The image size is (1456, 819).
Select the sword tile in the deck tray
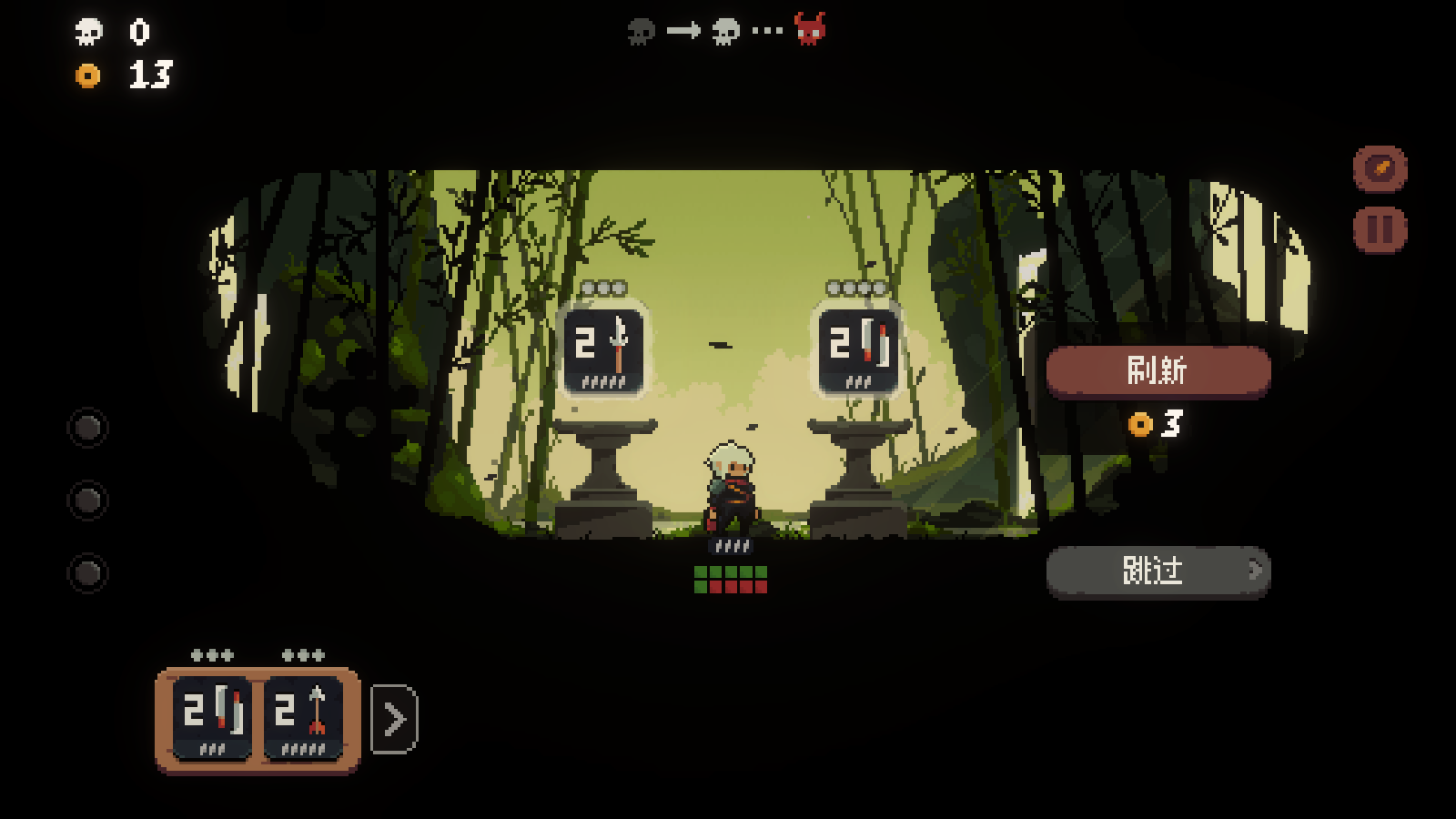pos(212,718)
